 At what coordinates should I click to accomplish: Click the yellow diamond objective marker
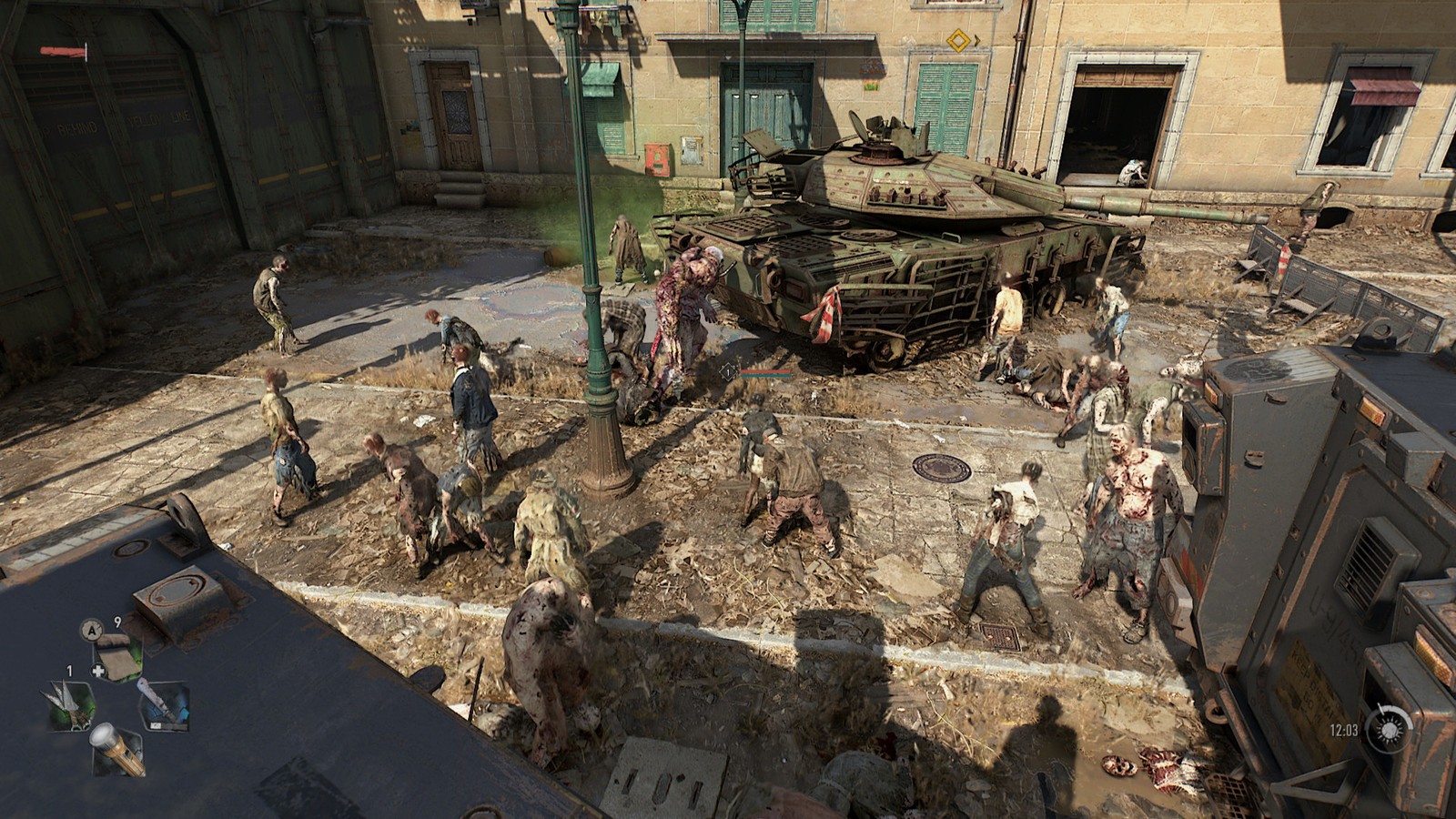(x=957, y=40)
